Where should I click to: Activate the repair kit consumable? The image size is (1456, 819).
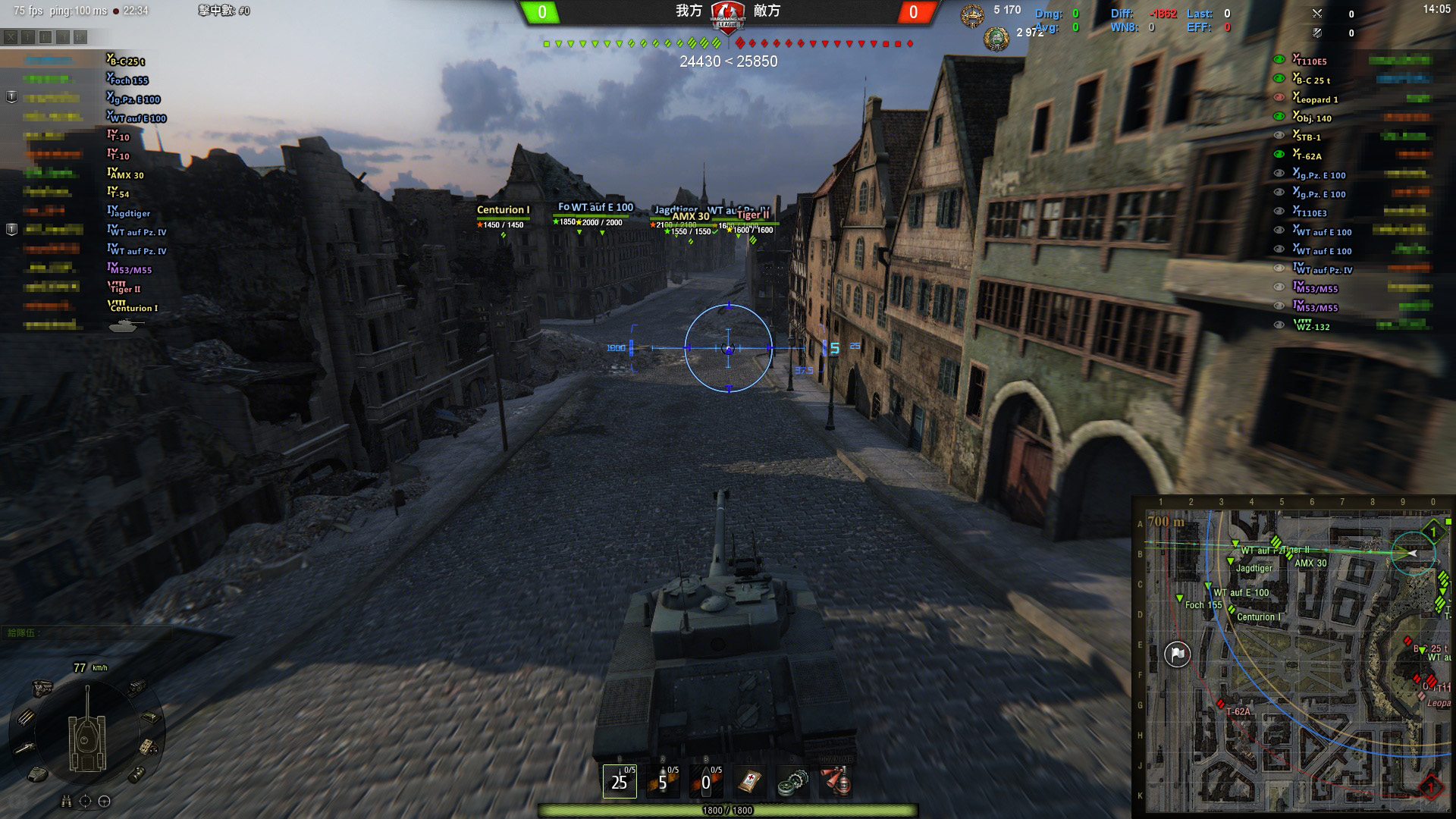click(x=792, y=781)
